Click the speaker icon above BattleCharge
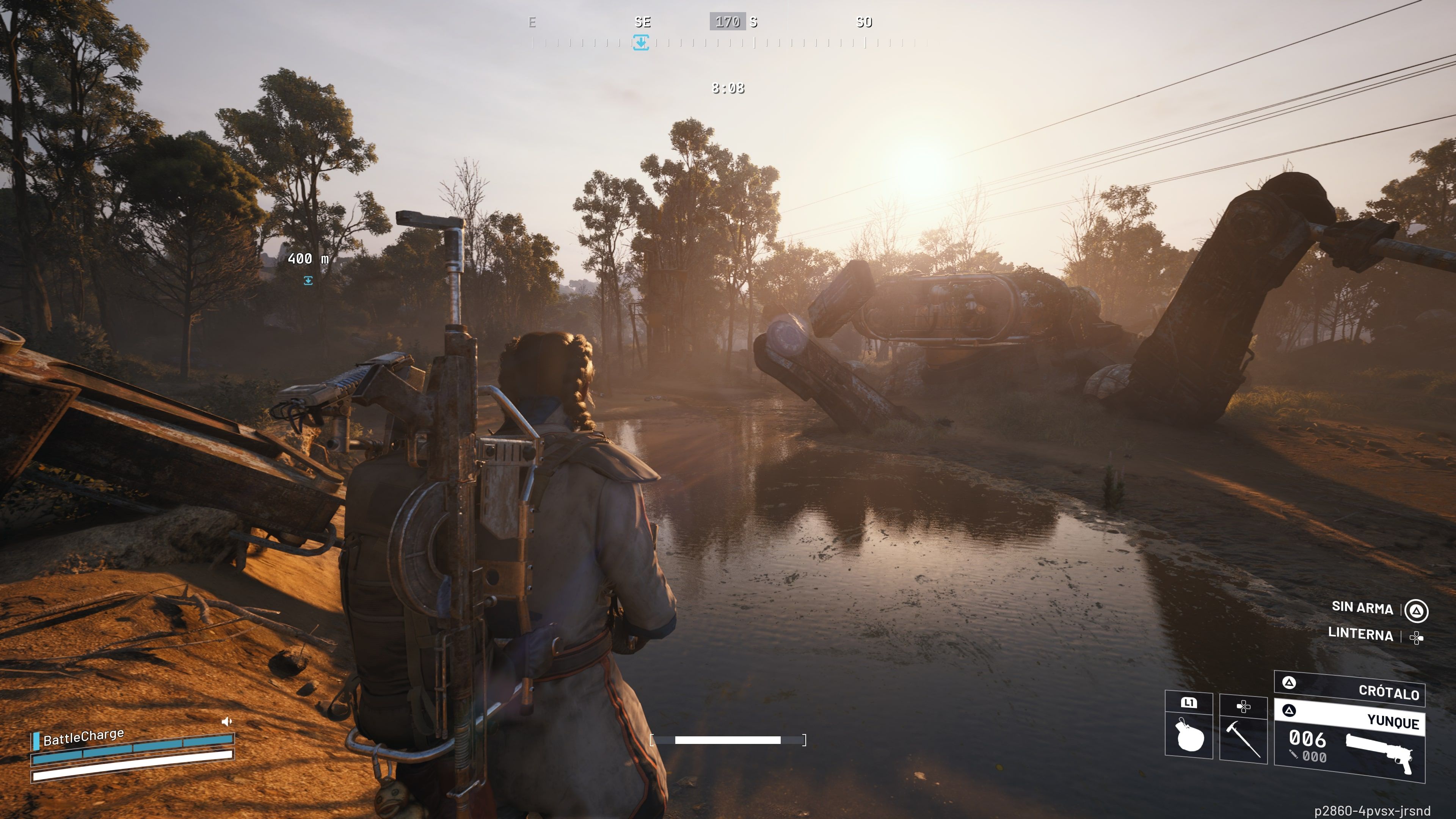This screenshot has width=1456, height=819. tap(227, 721)
